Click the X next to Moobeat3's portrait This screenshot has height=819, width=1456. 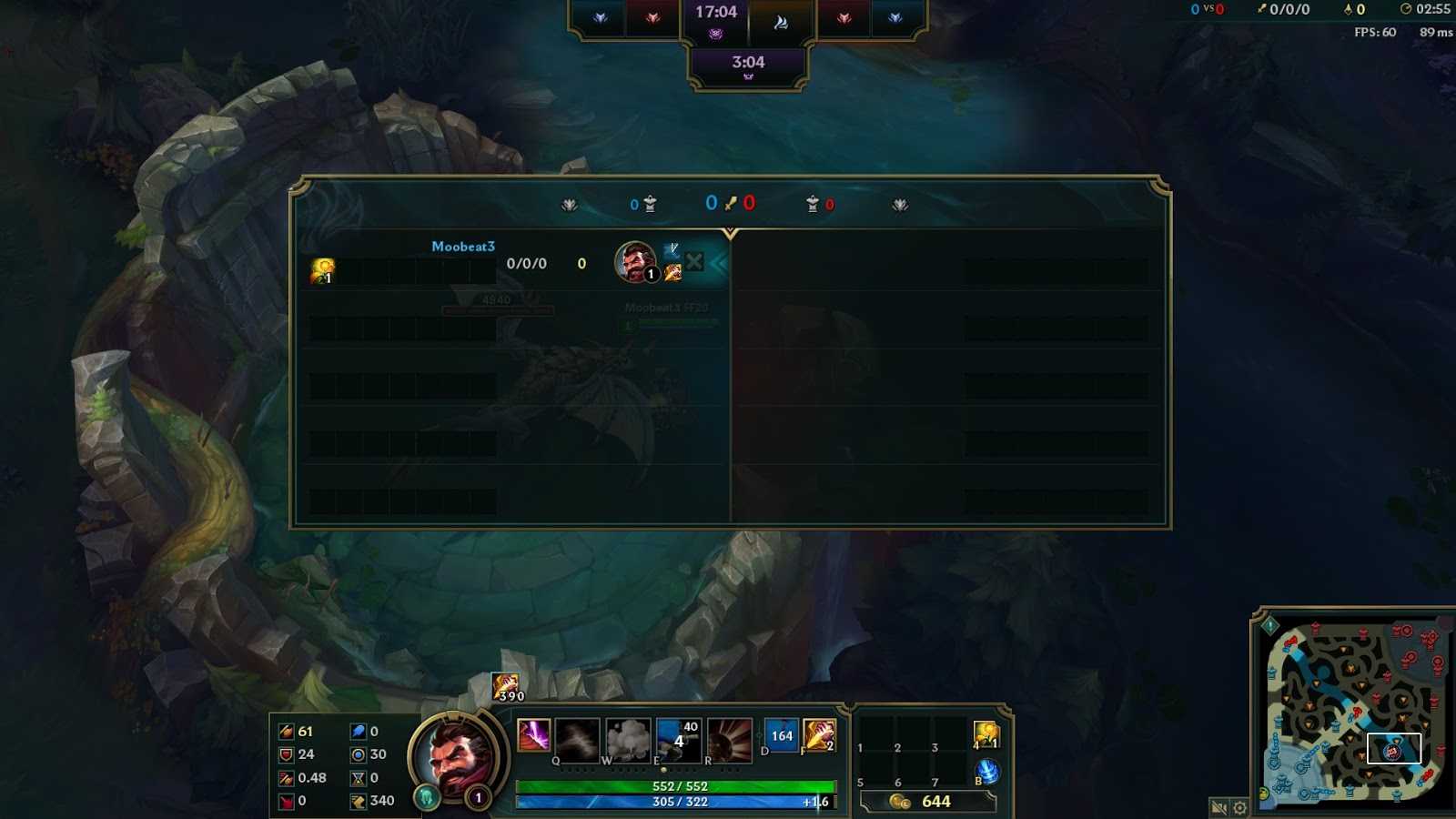click(693, 261)
